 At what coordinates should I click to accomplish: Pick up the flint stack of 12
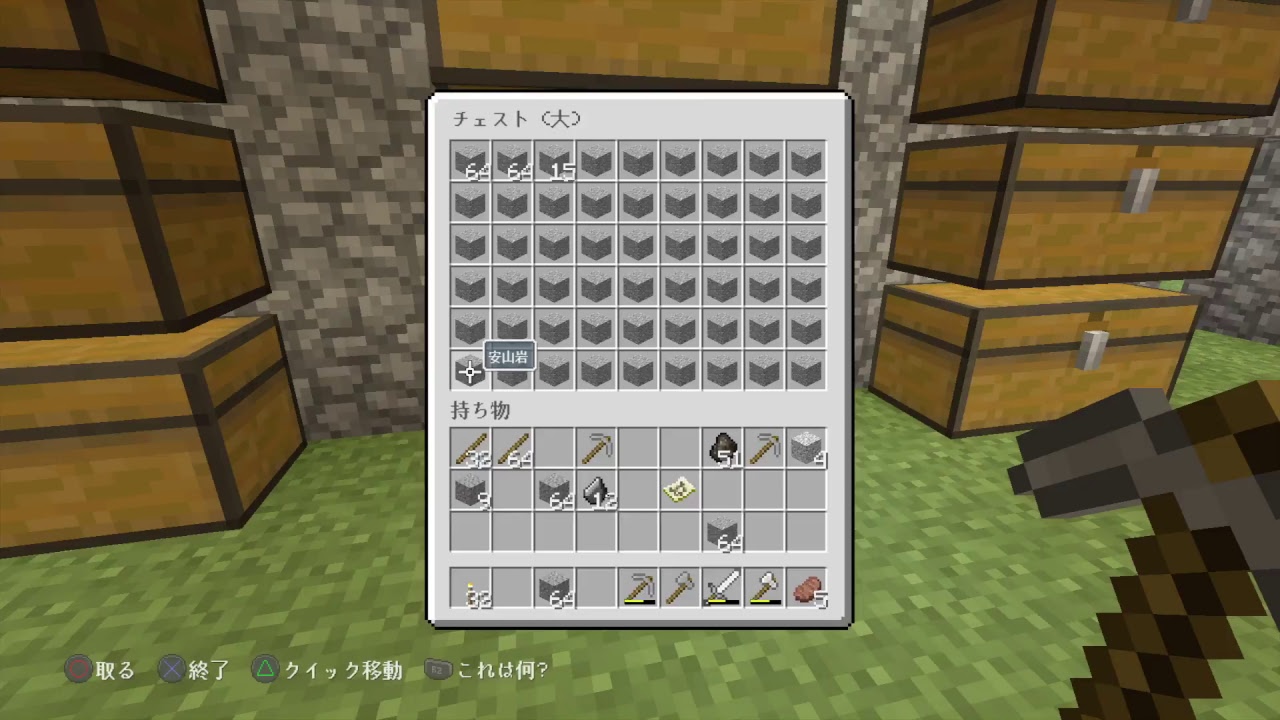[x=596, y=489]
